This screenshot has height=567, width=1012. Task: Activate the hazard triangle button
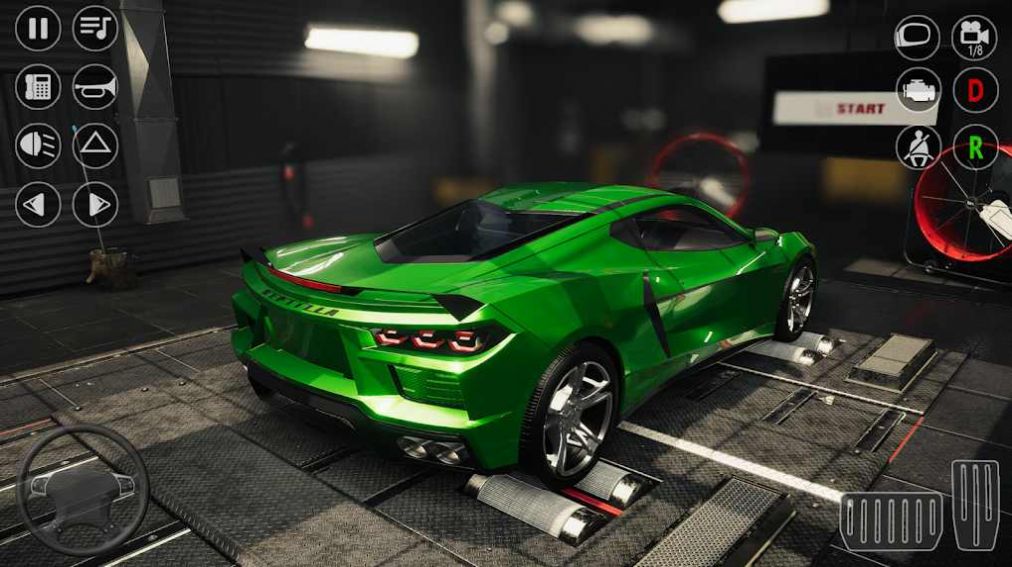tap(96, 146)
